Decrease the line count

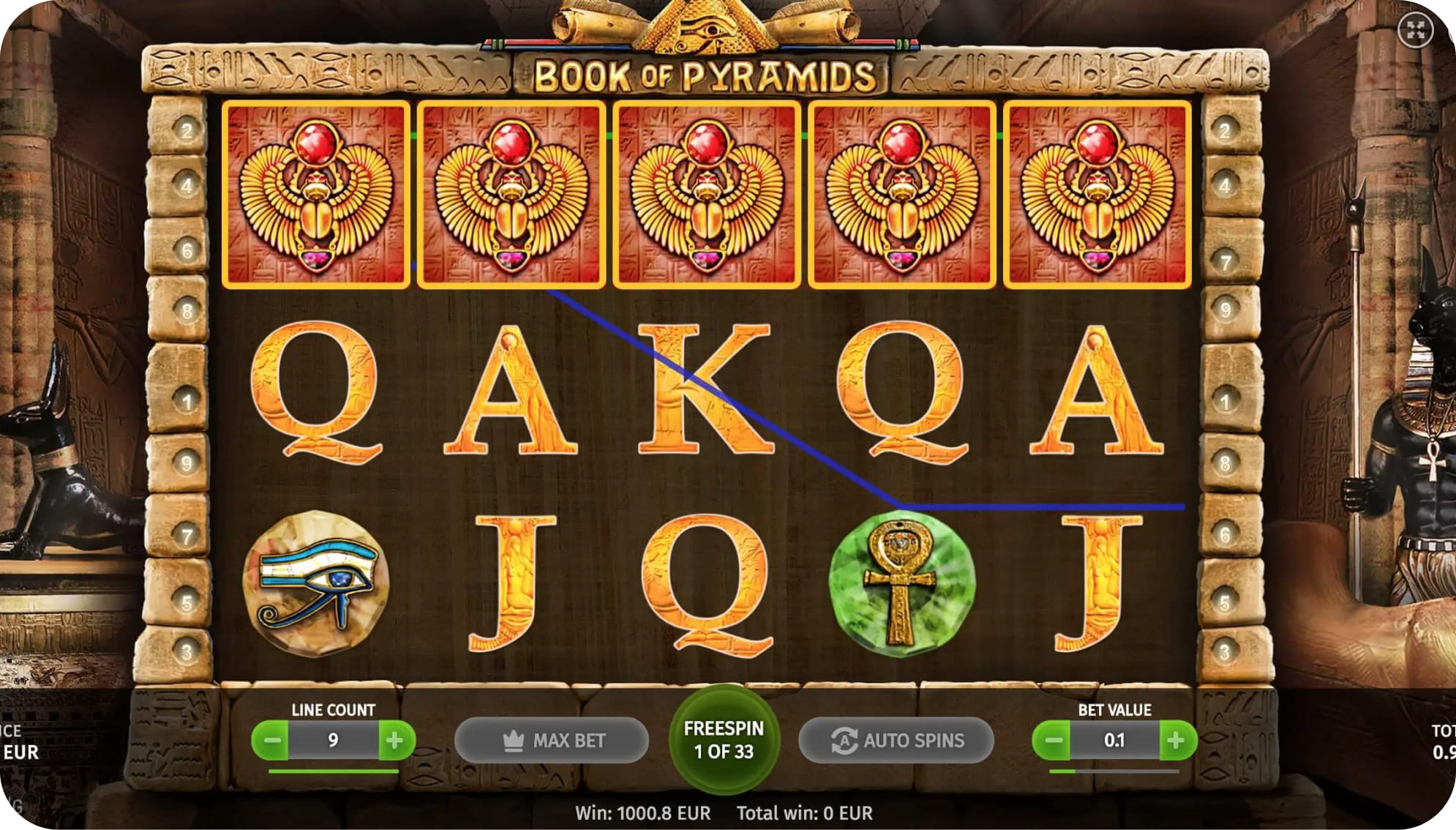tap(272, 741)
